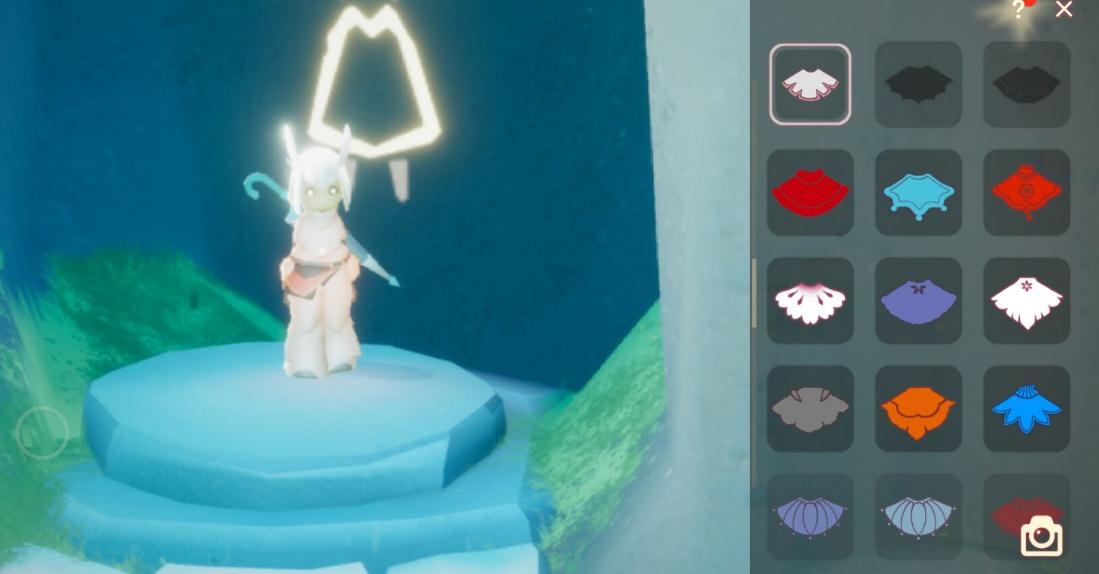Pick the orange cape
The height and width of the screenshot is (574, 1099).
[918, 408]
